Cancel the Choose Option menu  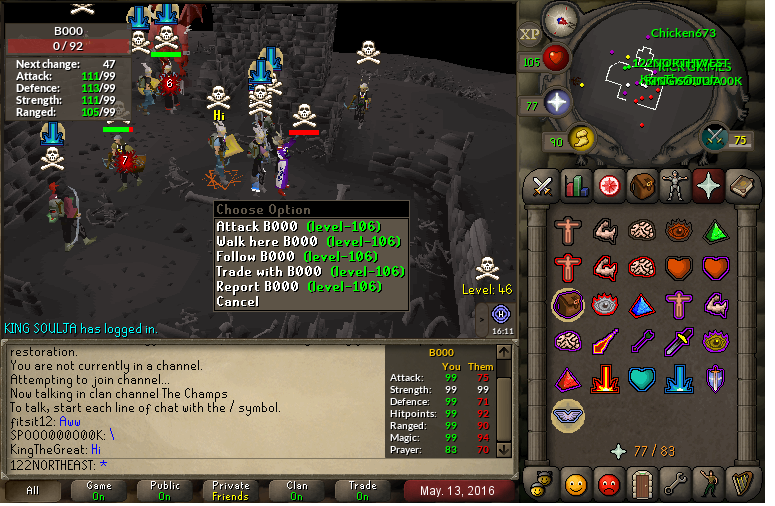pyautogui.click(x=238, y=301)
